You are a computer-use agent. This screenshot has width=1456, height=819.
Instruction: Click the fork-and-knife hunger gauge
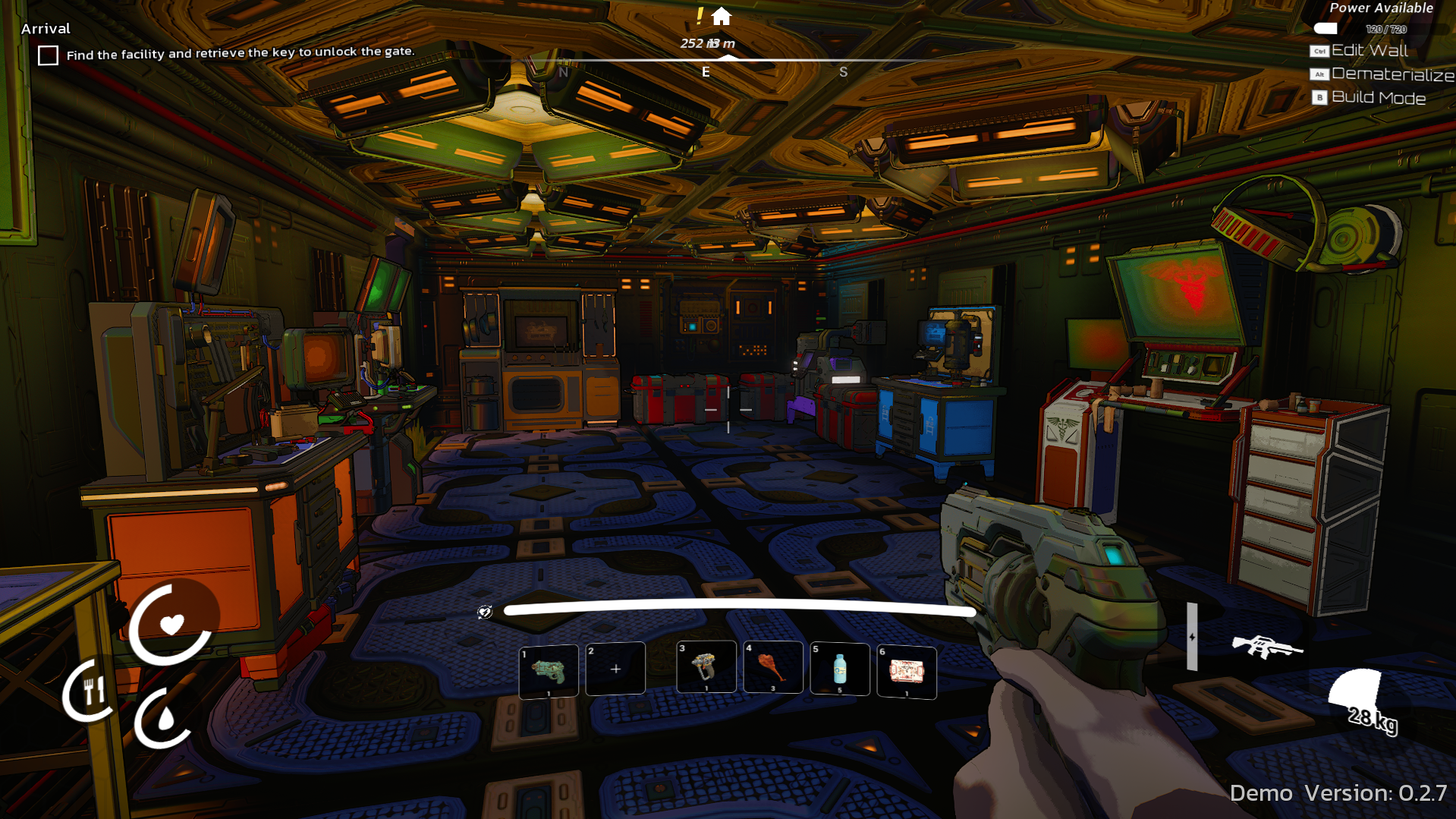tap(92, 691)
